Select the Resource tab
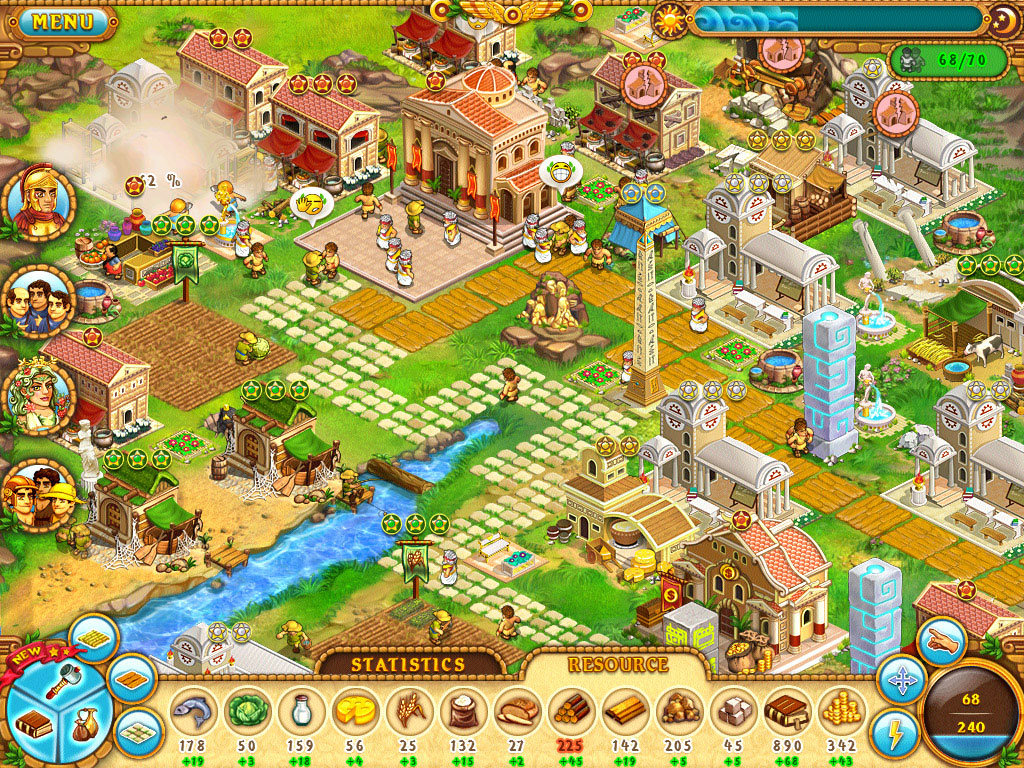Screen dimensions: 1024x768 tap(617, 664)
